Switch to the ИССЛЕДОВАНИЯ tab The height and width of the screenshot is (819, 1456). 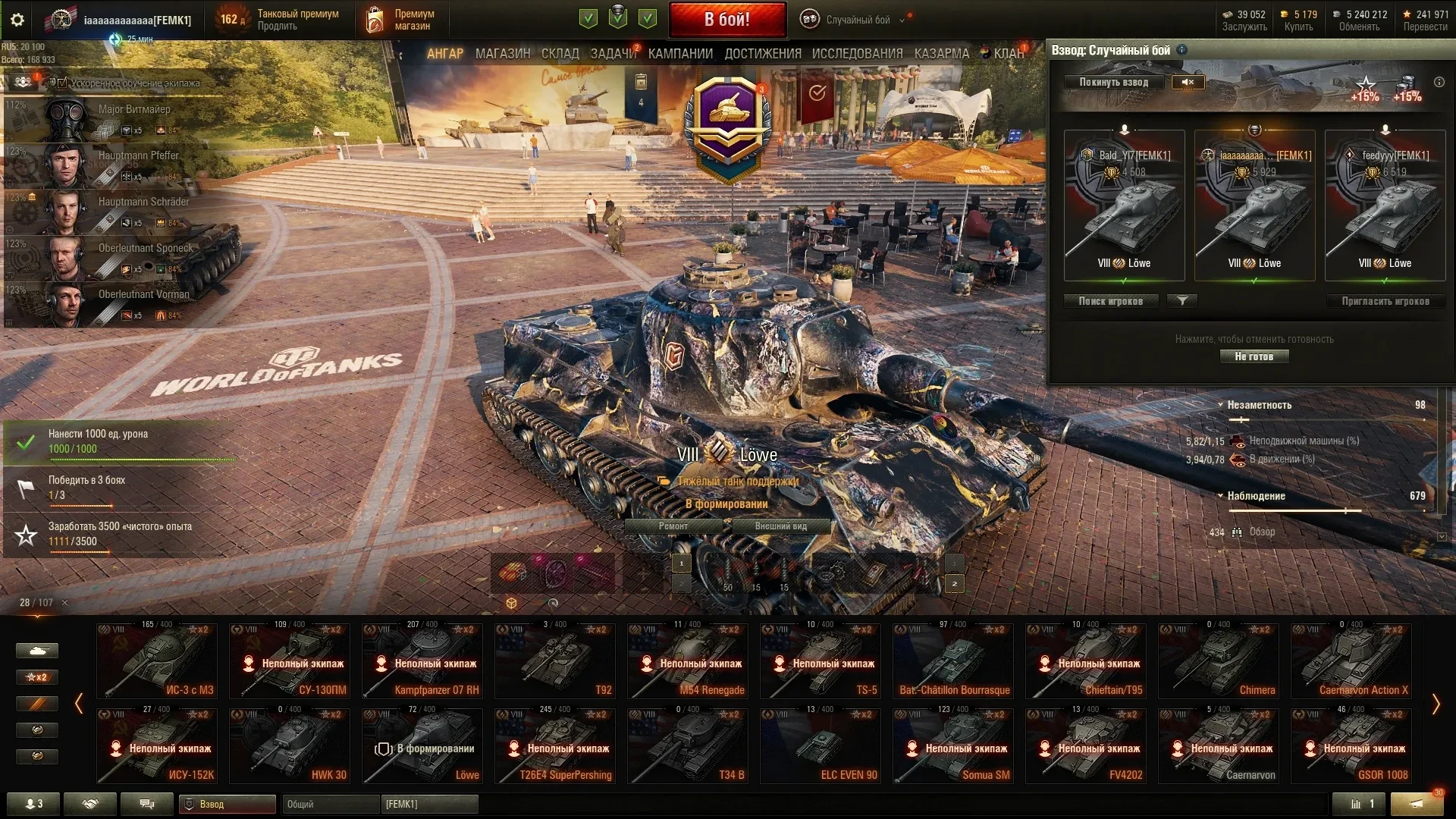point(857,54)
